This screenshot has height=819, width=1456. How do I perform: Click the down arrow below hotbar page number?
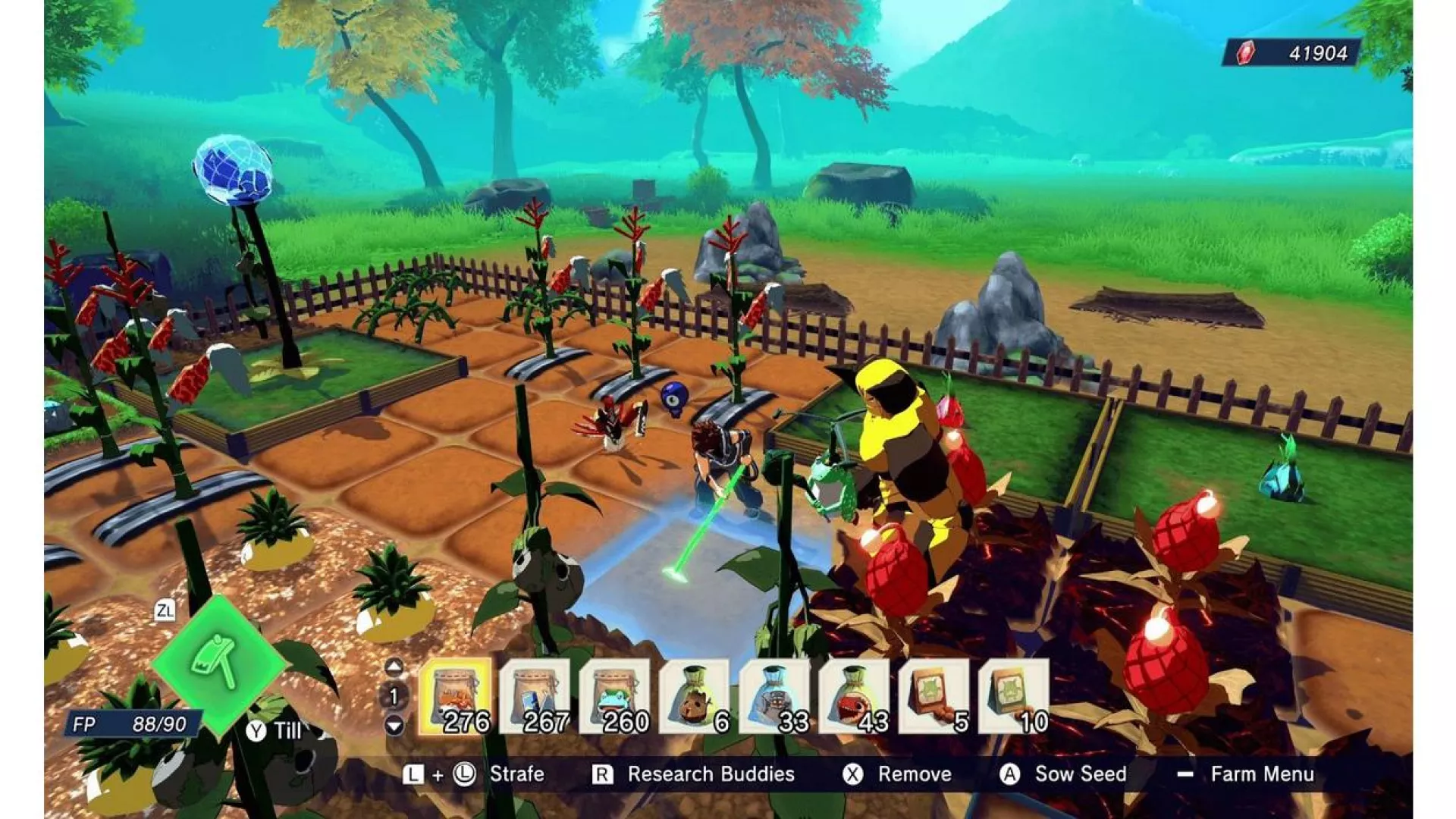click(x=395, y=725)
